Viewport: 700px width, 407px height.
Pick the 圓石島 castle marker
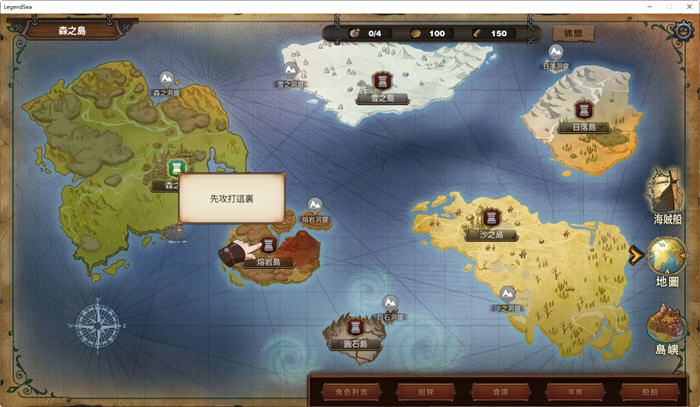tap(355, 326)
